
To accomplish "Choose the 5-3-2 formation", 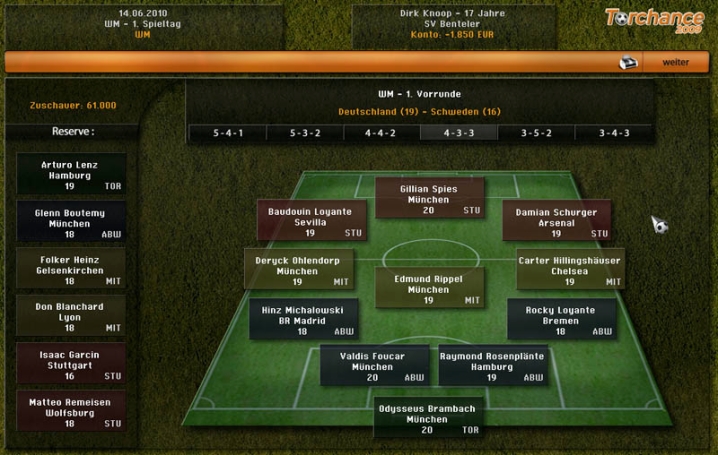I will click(x=305, y=133).
